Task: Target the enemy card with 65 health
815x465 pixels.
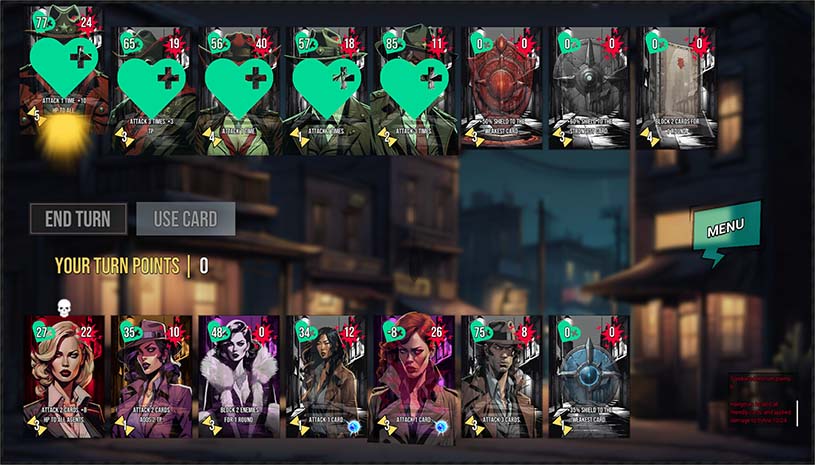Action: (x=152, y=91)
